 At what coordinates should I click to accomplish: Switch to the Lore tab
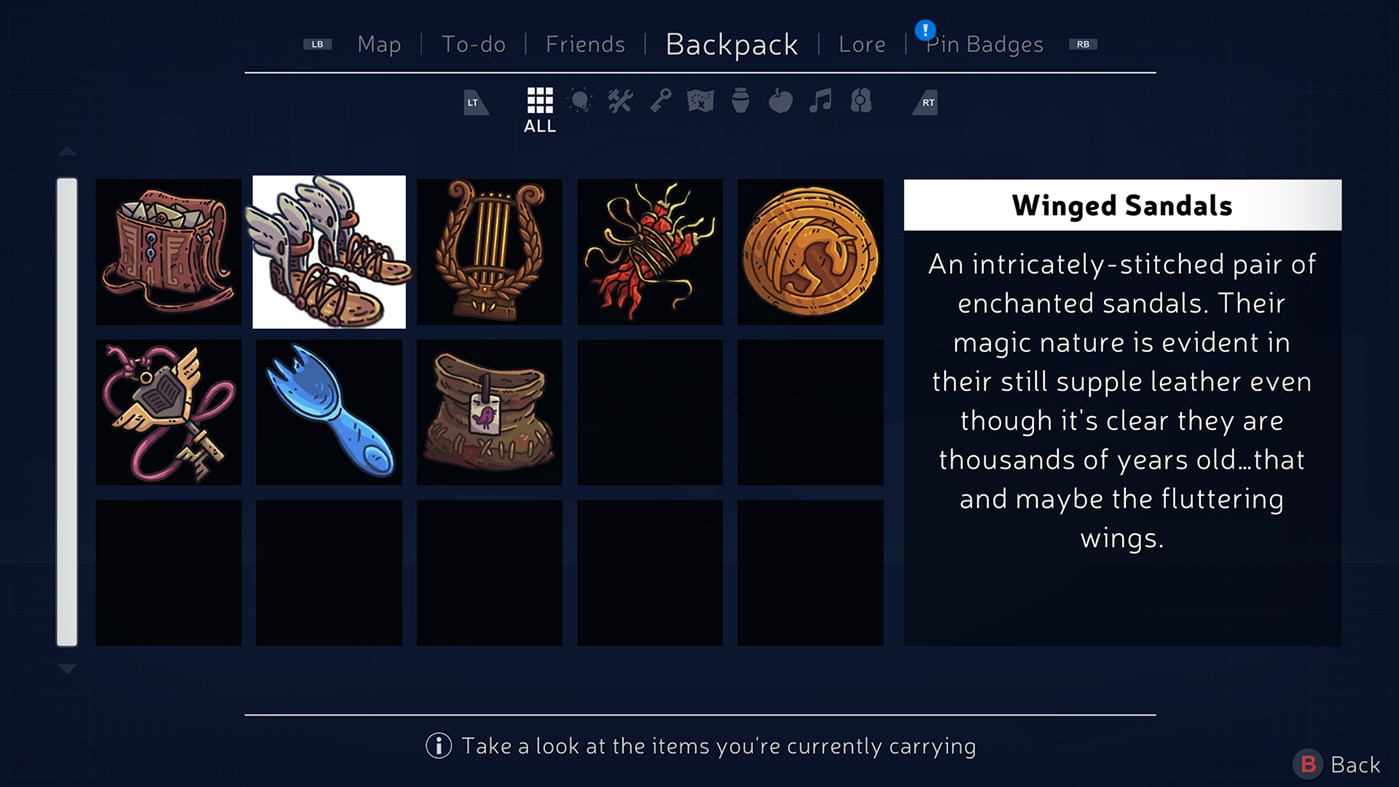(x=862, y=44)
